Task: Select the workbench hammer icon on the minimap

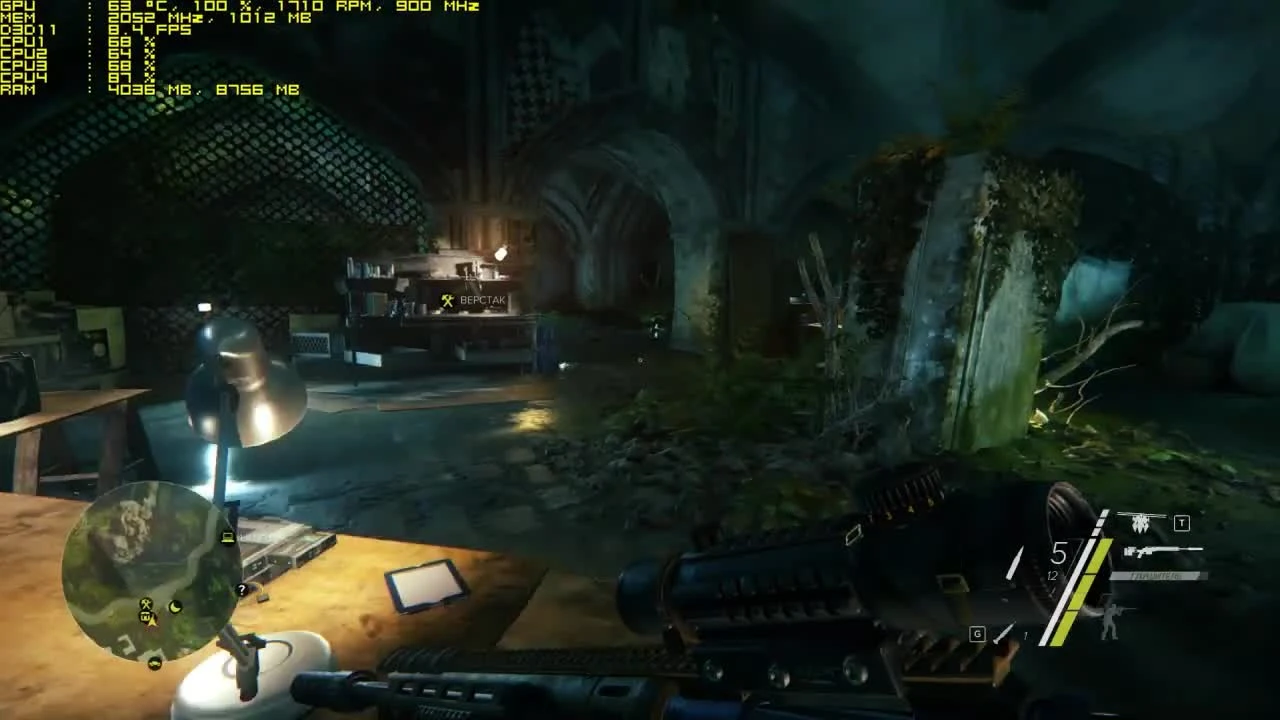Action: tap(146, 604)
